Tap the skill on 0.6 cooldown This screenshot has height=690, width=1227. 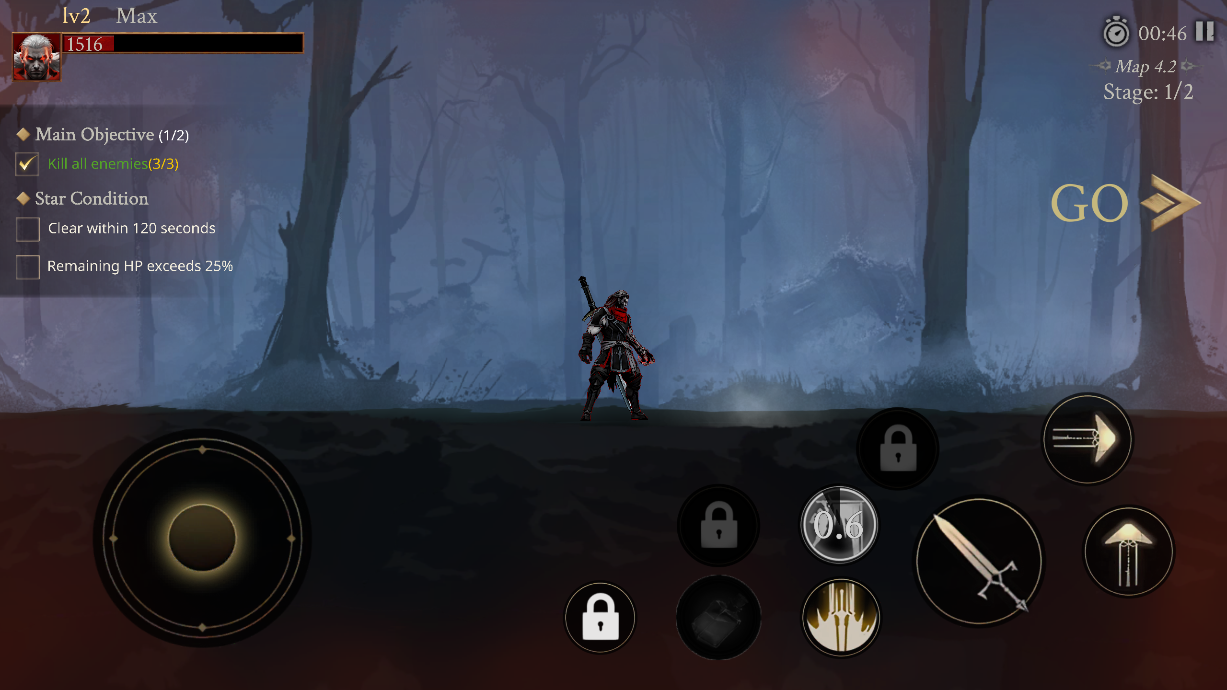839,525
